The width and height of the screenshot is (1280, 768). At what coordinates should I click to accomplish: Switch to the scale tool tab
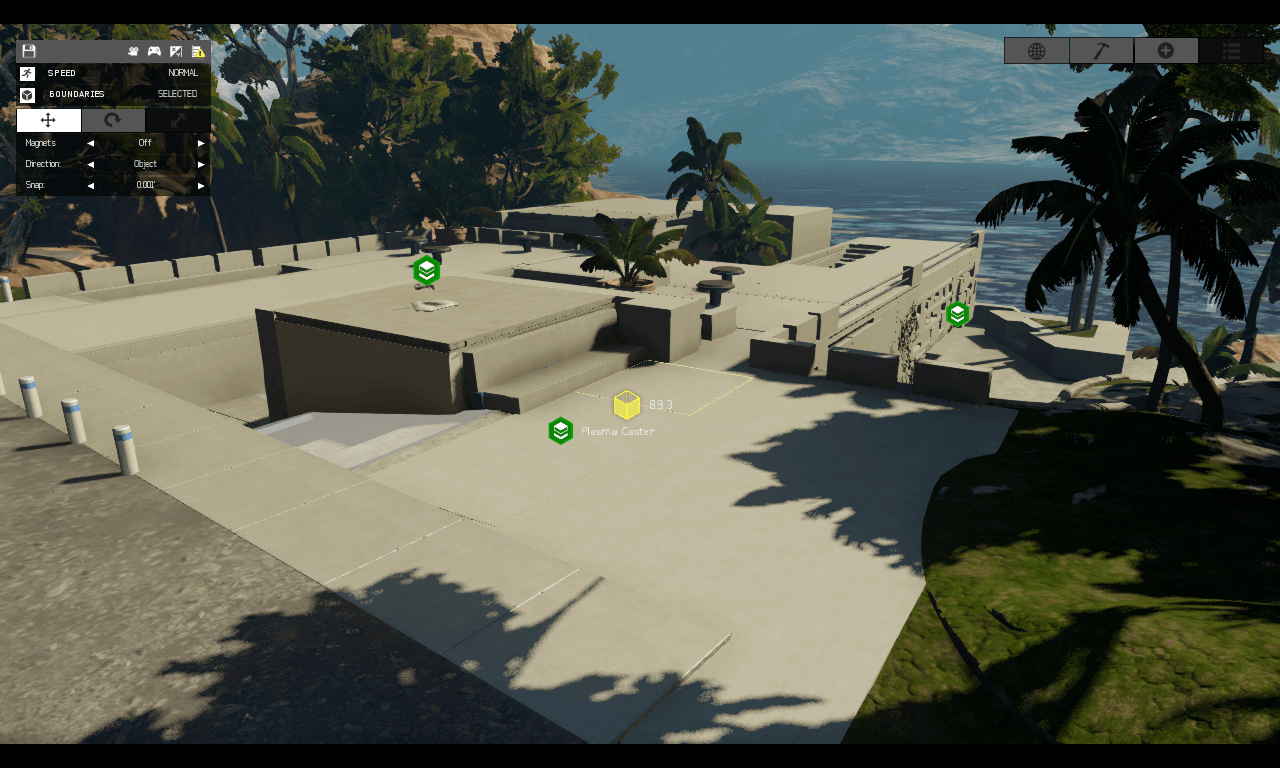click(x=177, y=120)
